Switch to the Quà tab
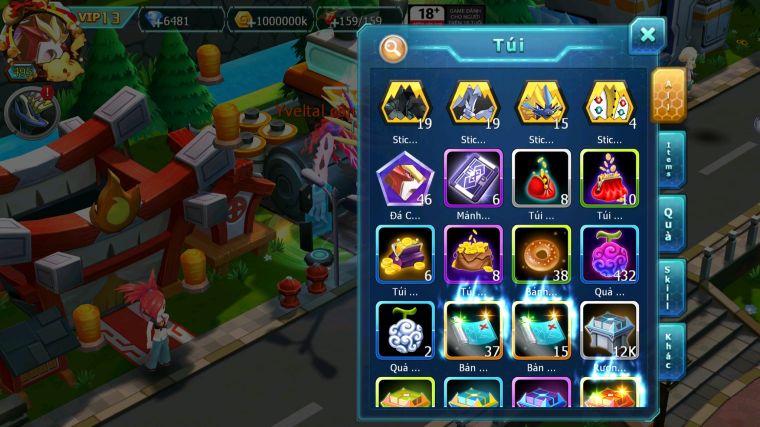This screenshot has height=427, width=760. pos(669,221)
